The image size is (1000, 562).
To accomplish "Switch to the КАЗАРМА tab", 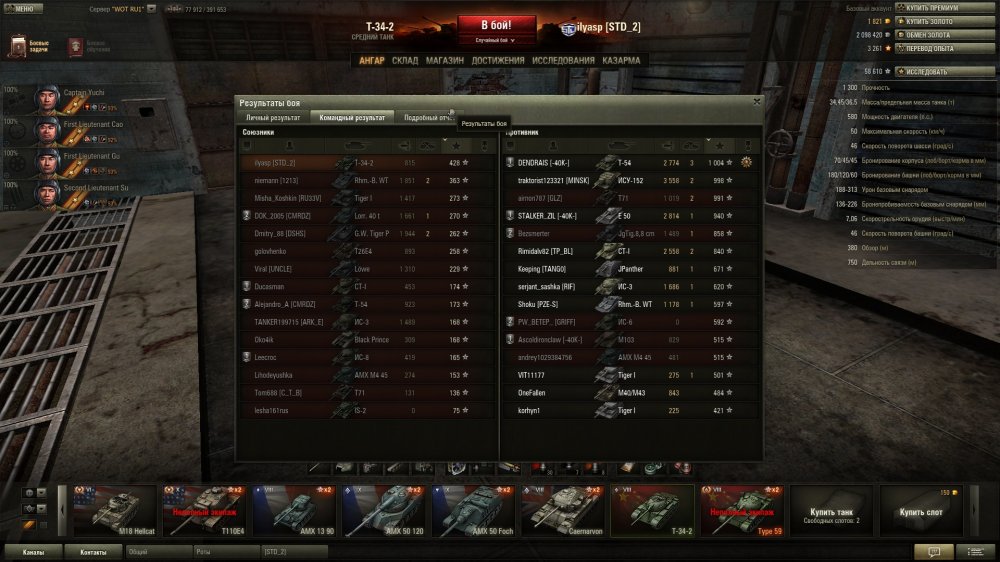I will pyautogui.click(x=621, y=60).
